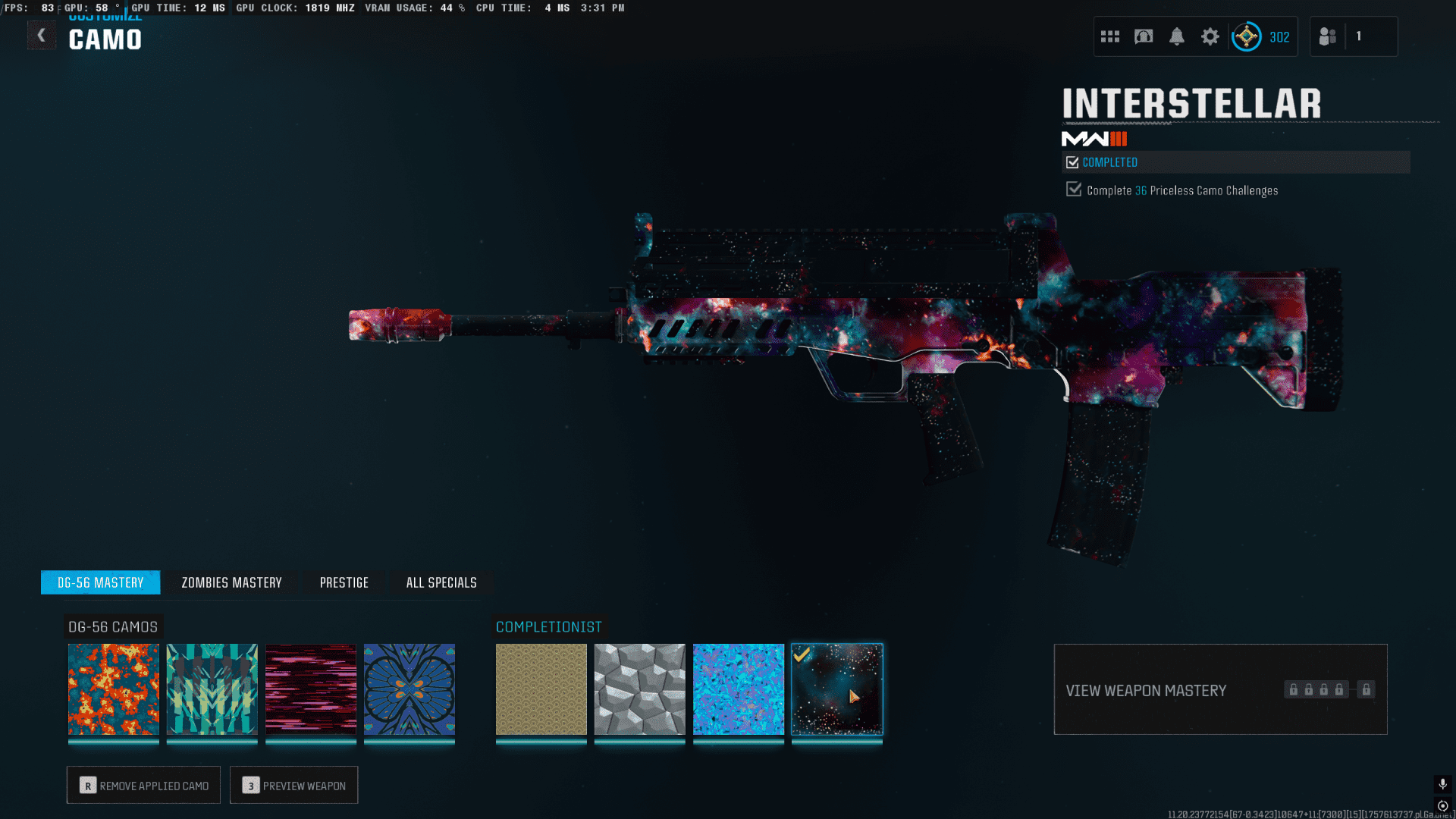Open the social party icon

pyautogui.click(x=1328, y=36)
